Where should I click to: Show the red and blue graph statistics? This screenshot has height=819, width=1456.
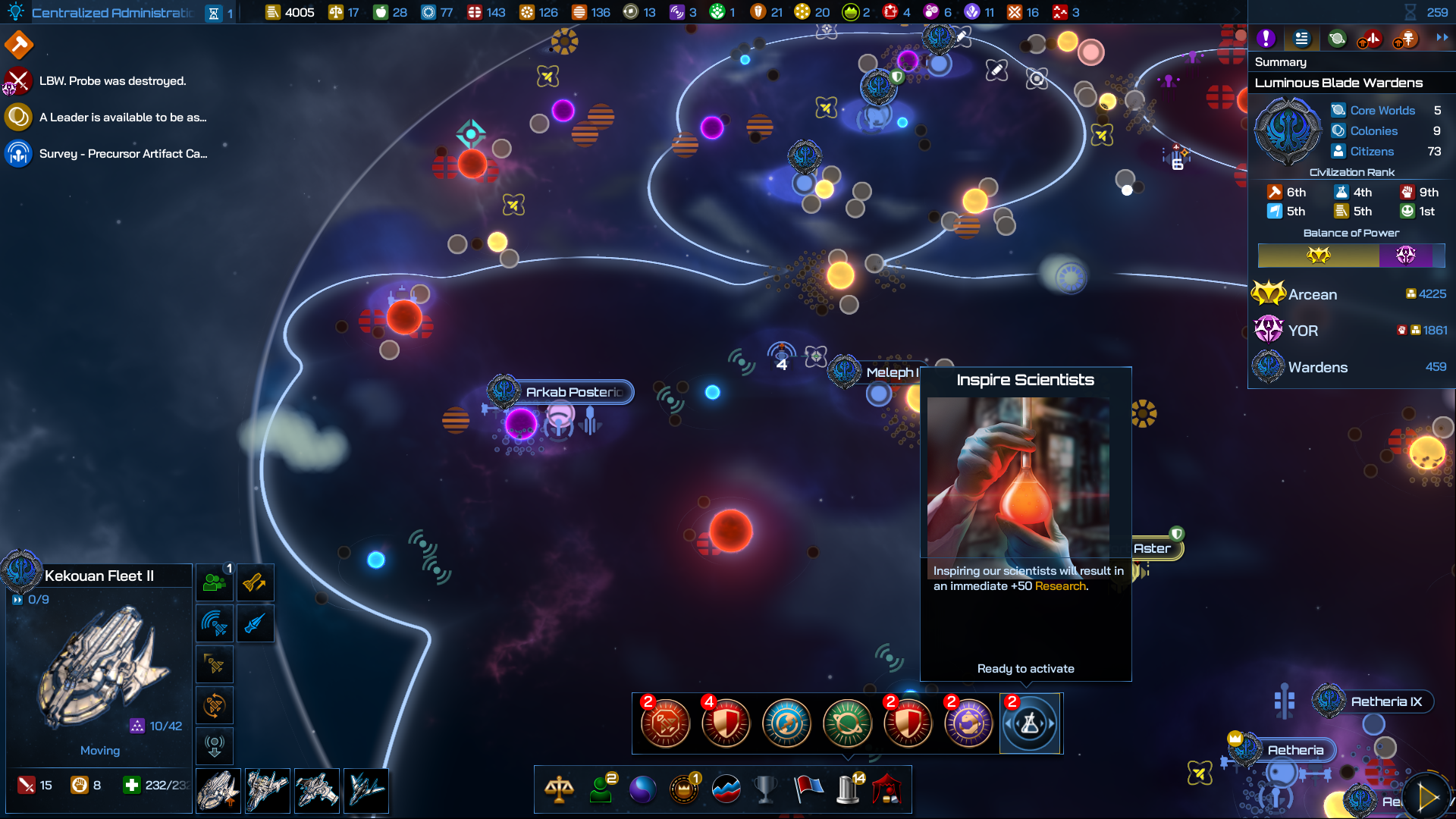[726, 789]
